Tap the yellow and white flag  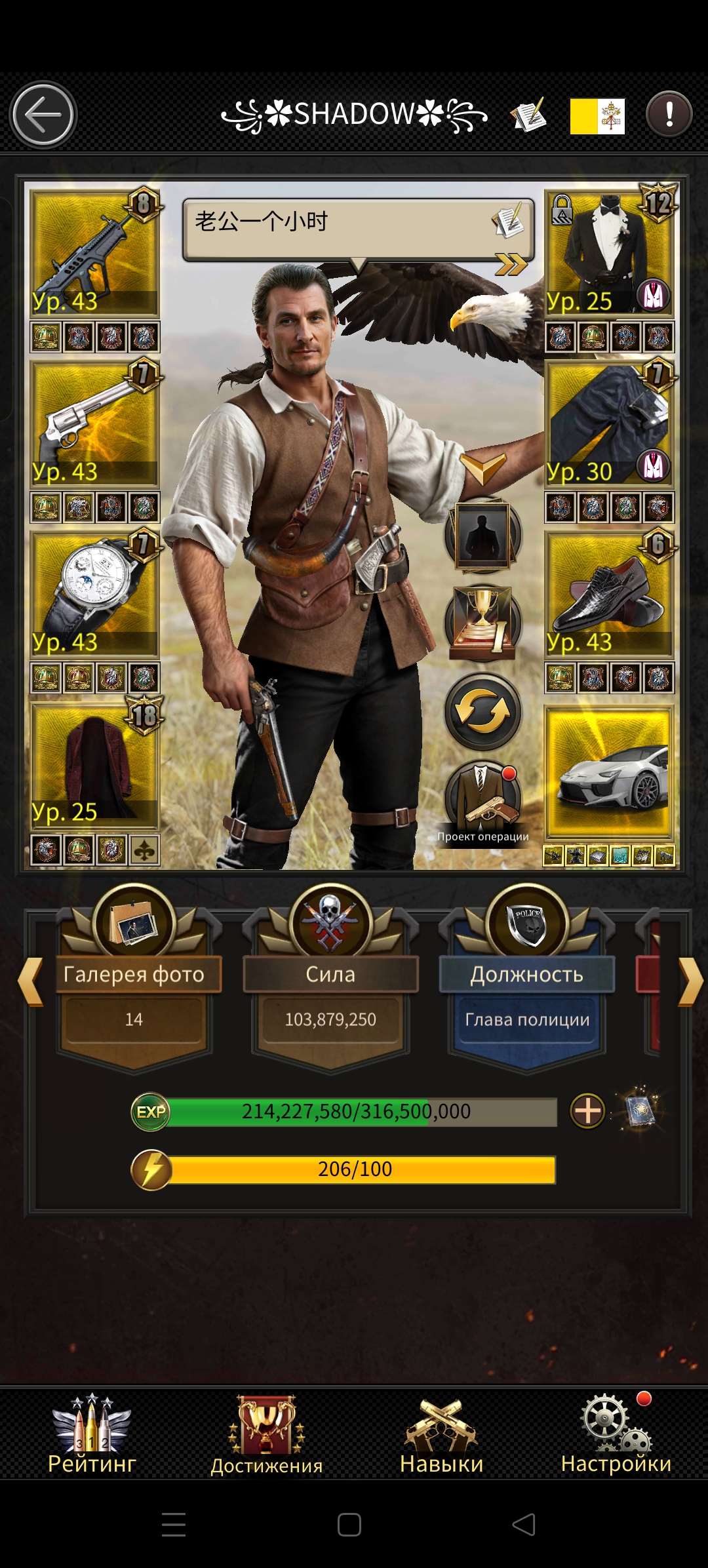coord(597,116)
